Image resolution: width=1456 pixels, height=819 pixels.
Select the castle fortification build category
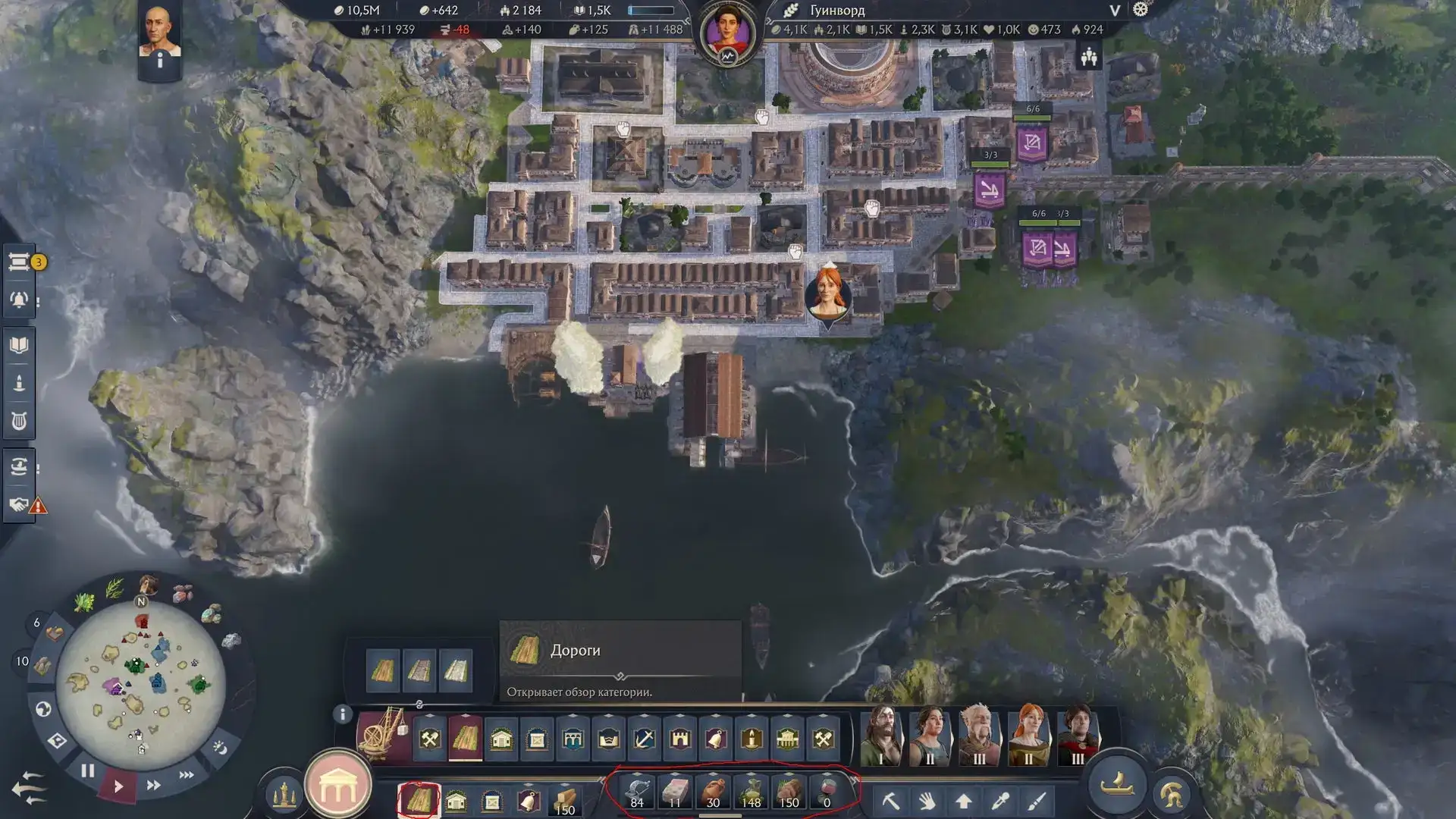(x=680, y=738)
